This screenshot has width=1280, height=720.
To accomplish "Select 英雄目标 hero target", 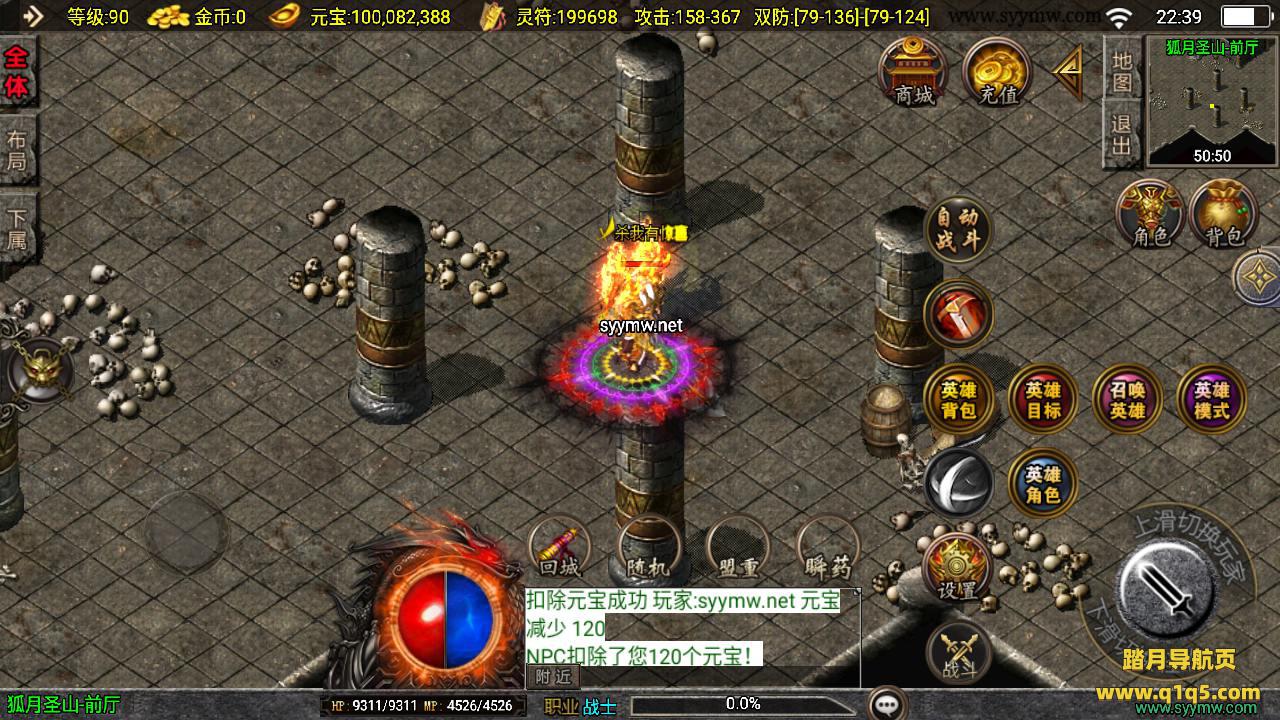I will pos(1042,400).
